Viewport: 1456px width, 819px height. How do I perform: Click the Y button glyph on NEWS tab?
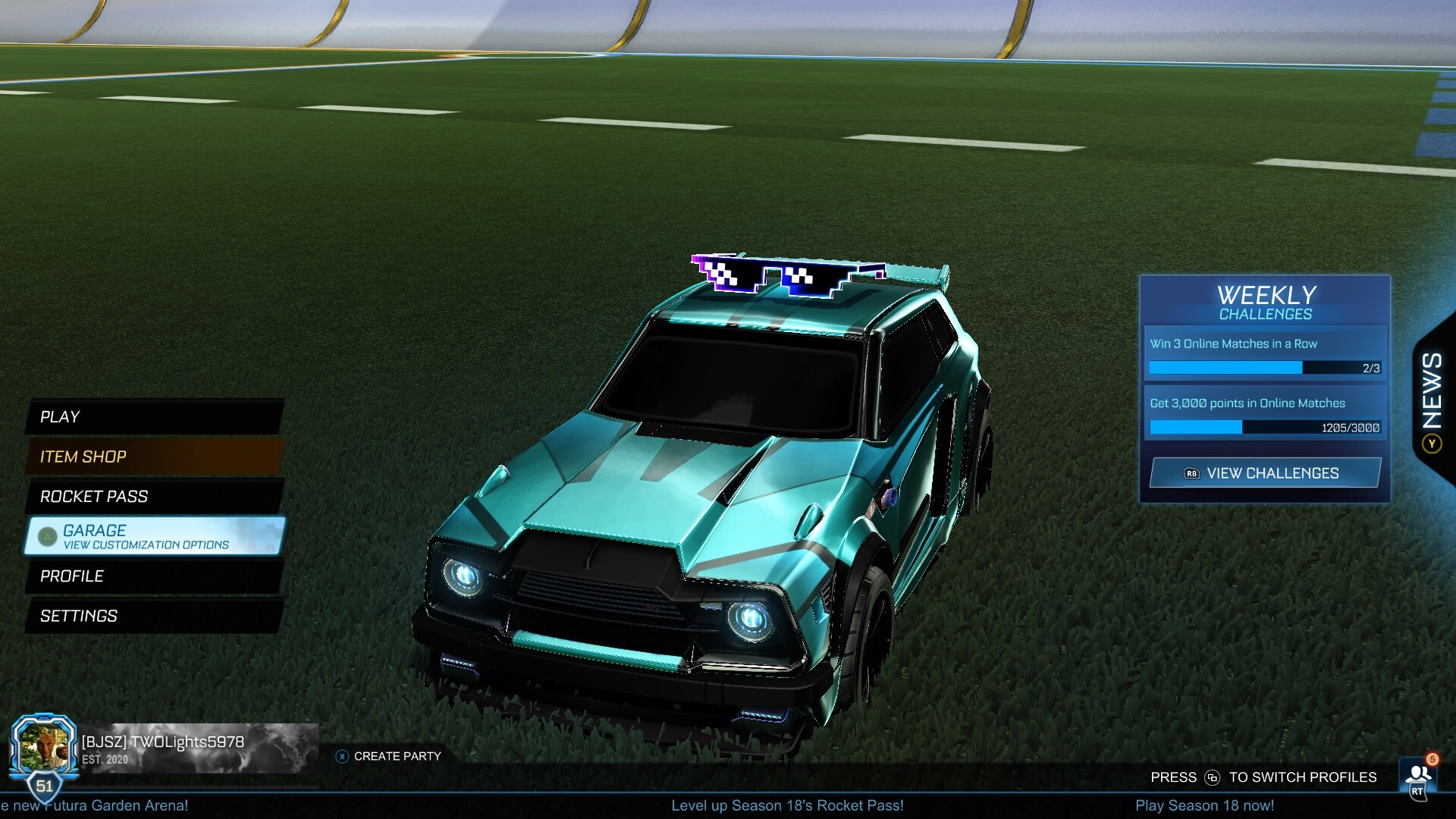pos(1432,442)
